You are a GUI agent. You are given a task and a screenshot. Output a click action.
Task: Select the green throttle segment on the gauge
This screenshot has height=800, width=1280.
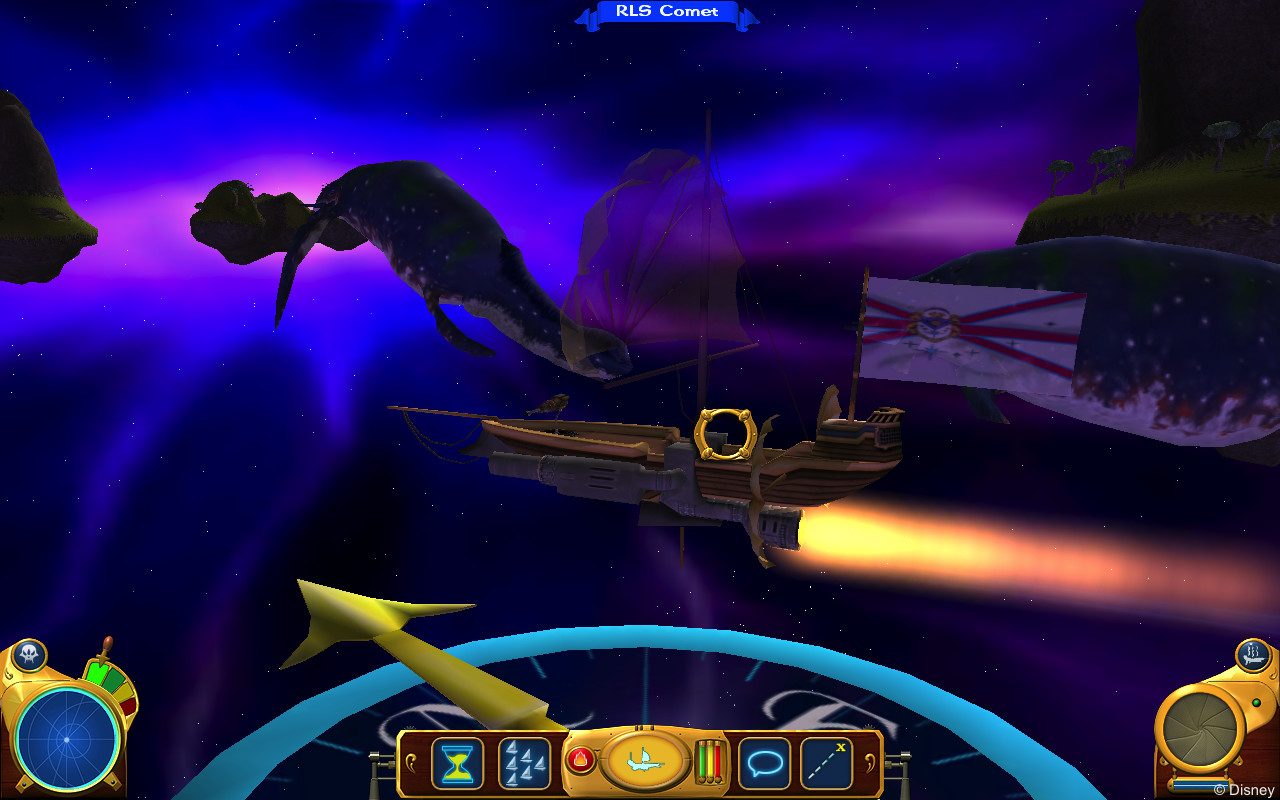click(x=99, y=672)
